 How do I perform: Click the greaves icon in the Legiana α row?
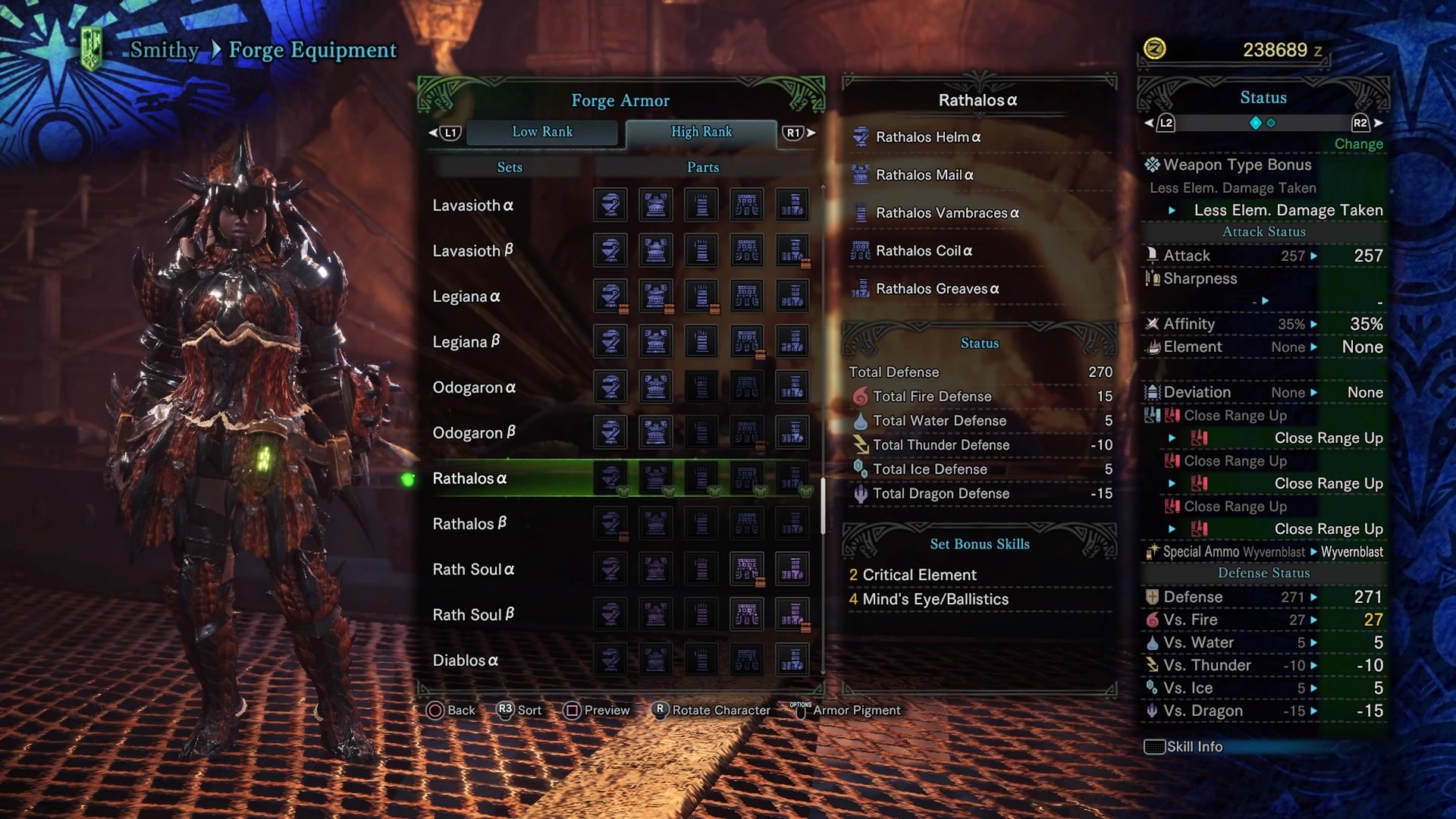(792, 296)
